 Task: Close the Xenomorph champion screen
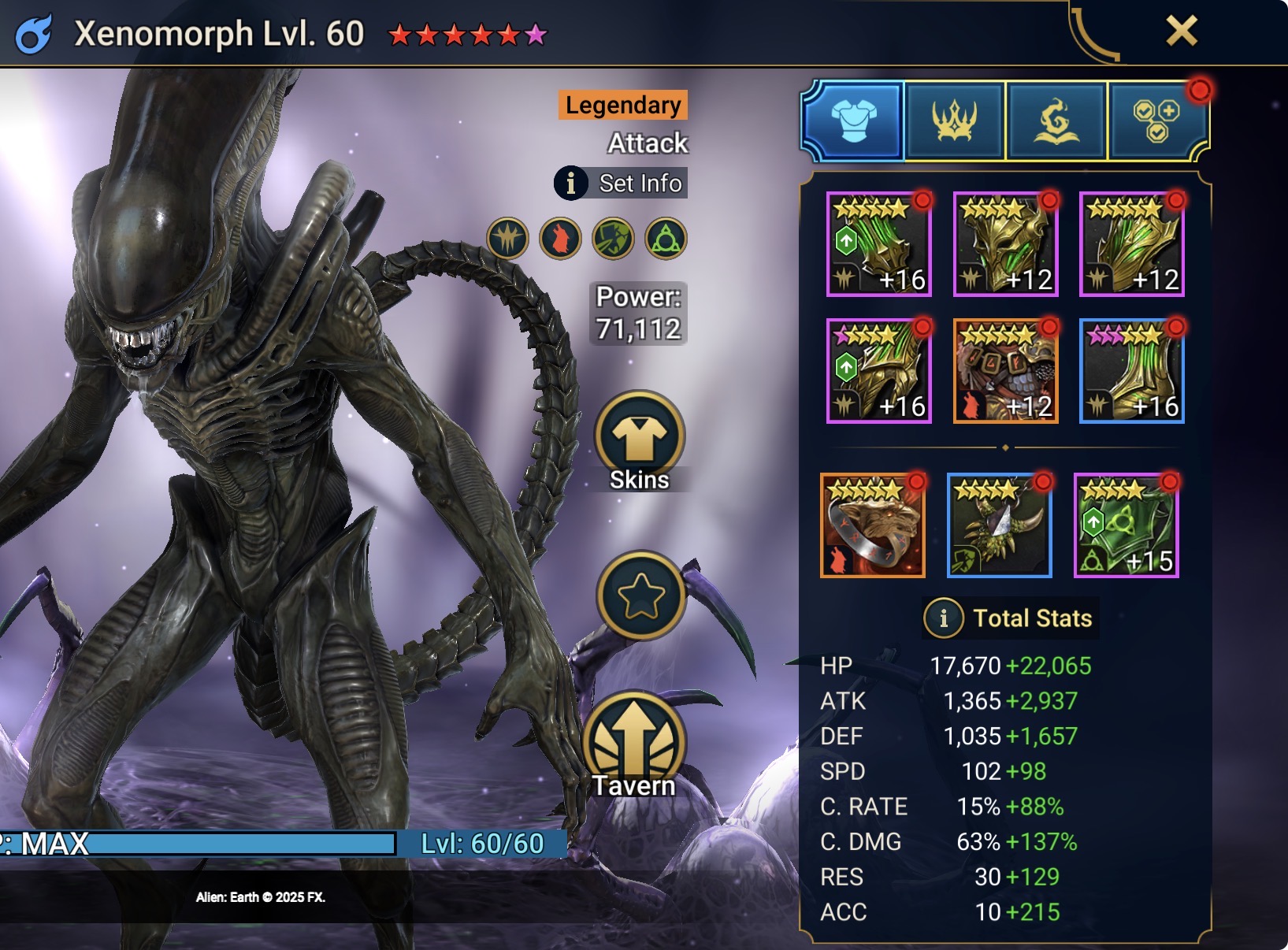[x=1181, y=32]
